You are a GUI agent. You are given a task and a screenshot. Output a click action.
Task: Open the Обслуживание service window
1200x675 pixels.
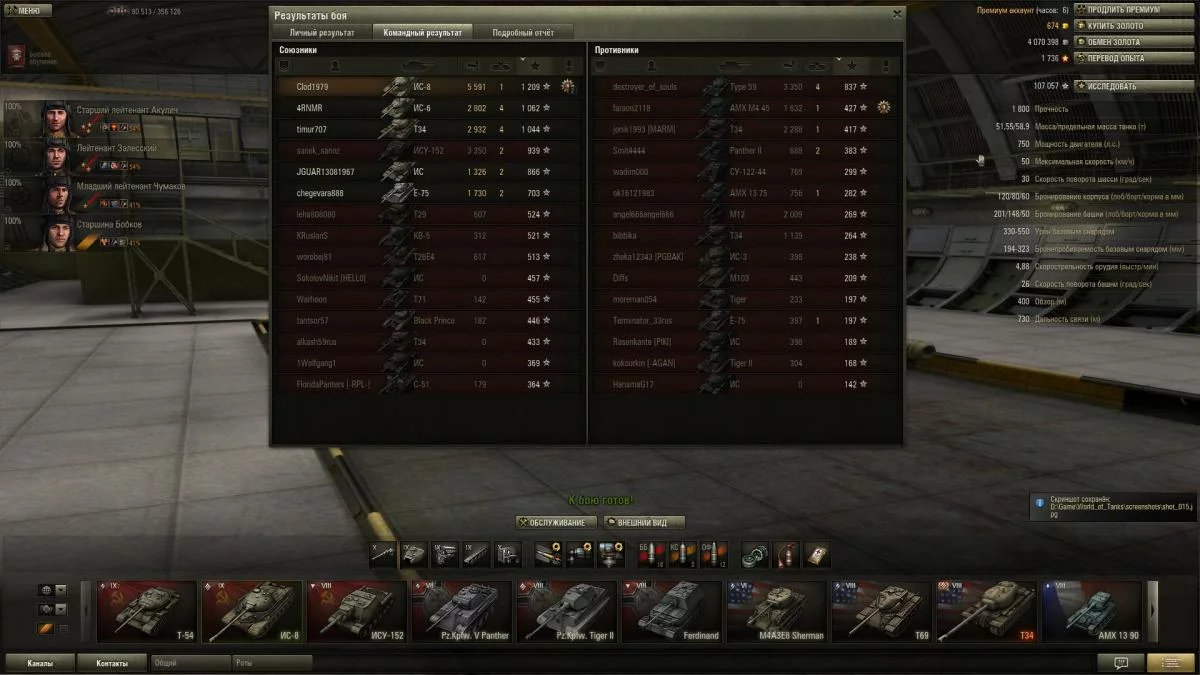click(556, 522)
